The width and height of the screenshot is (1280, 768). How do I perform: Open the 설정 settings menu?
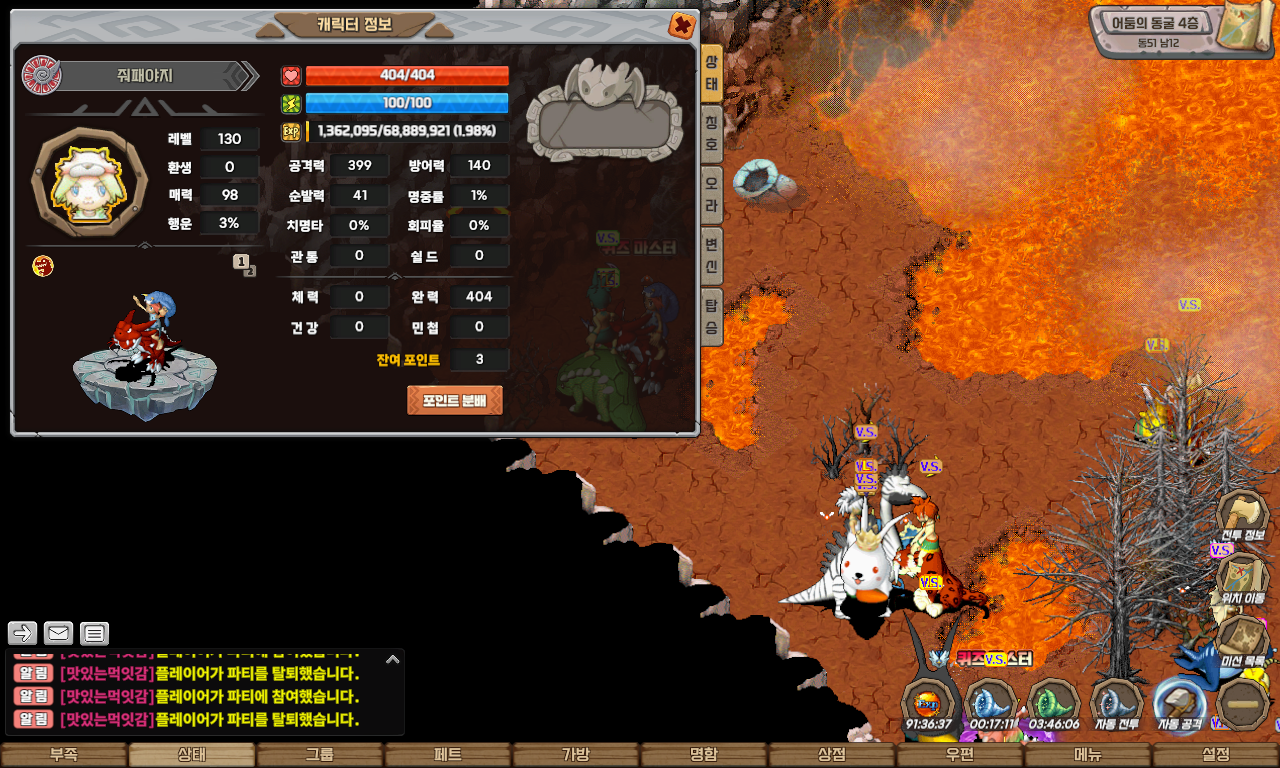point(1216,755)
